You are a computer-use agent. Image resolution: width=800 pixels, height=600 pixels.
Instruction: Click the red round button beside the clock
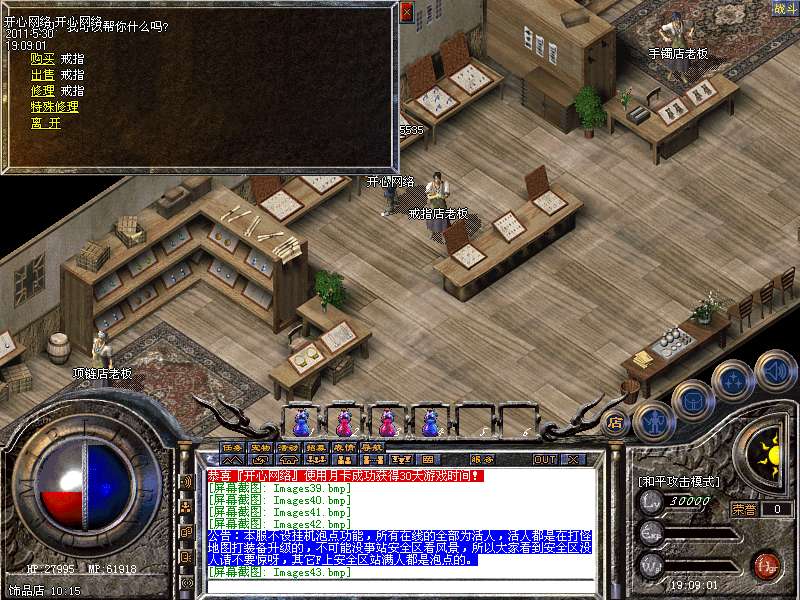tap(766, 566)
